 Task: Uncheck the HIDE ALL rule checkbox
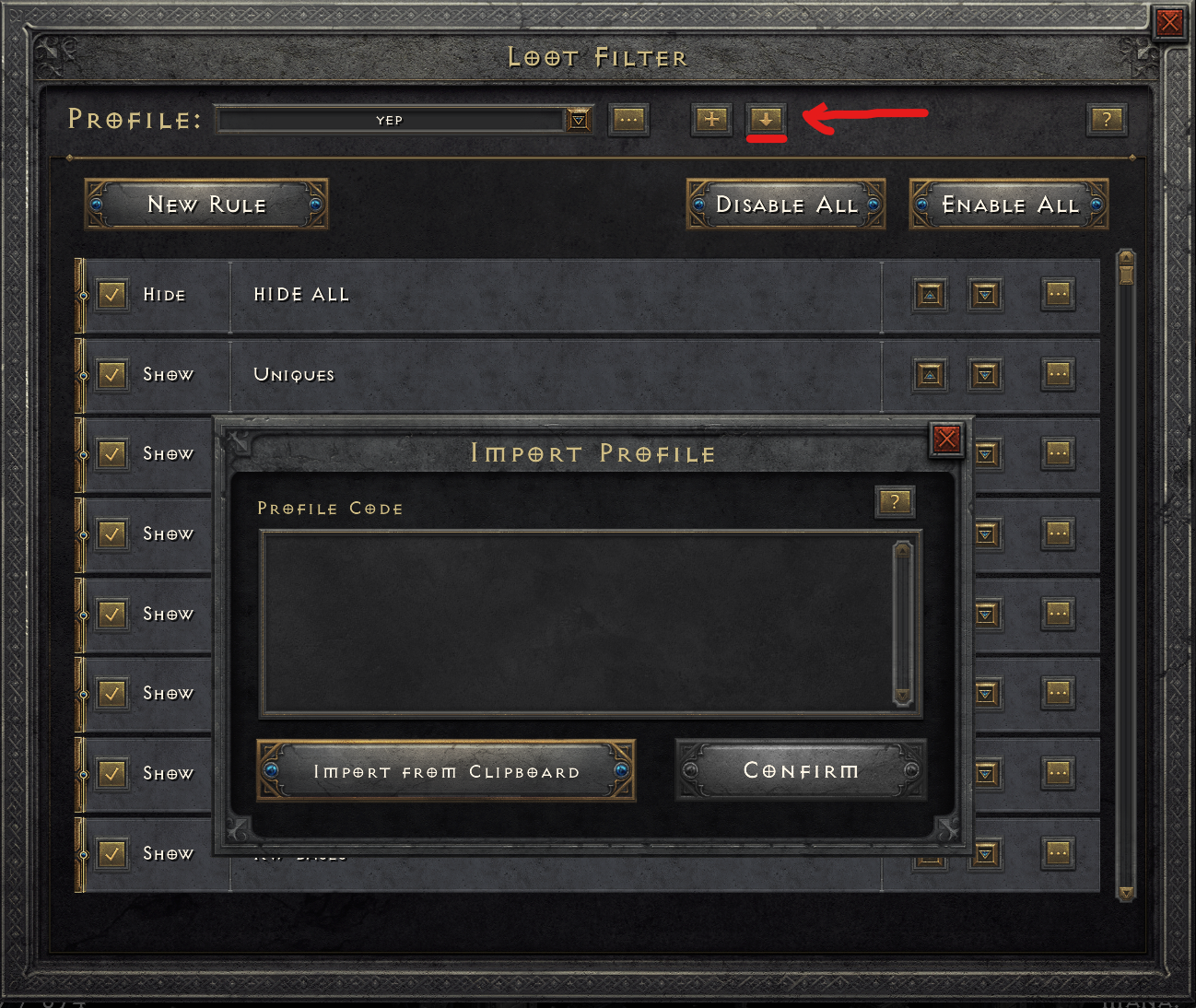click(111, 295)
